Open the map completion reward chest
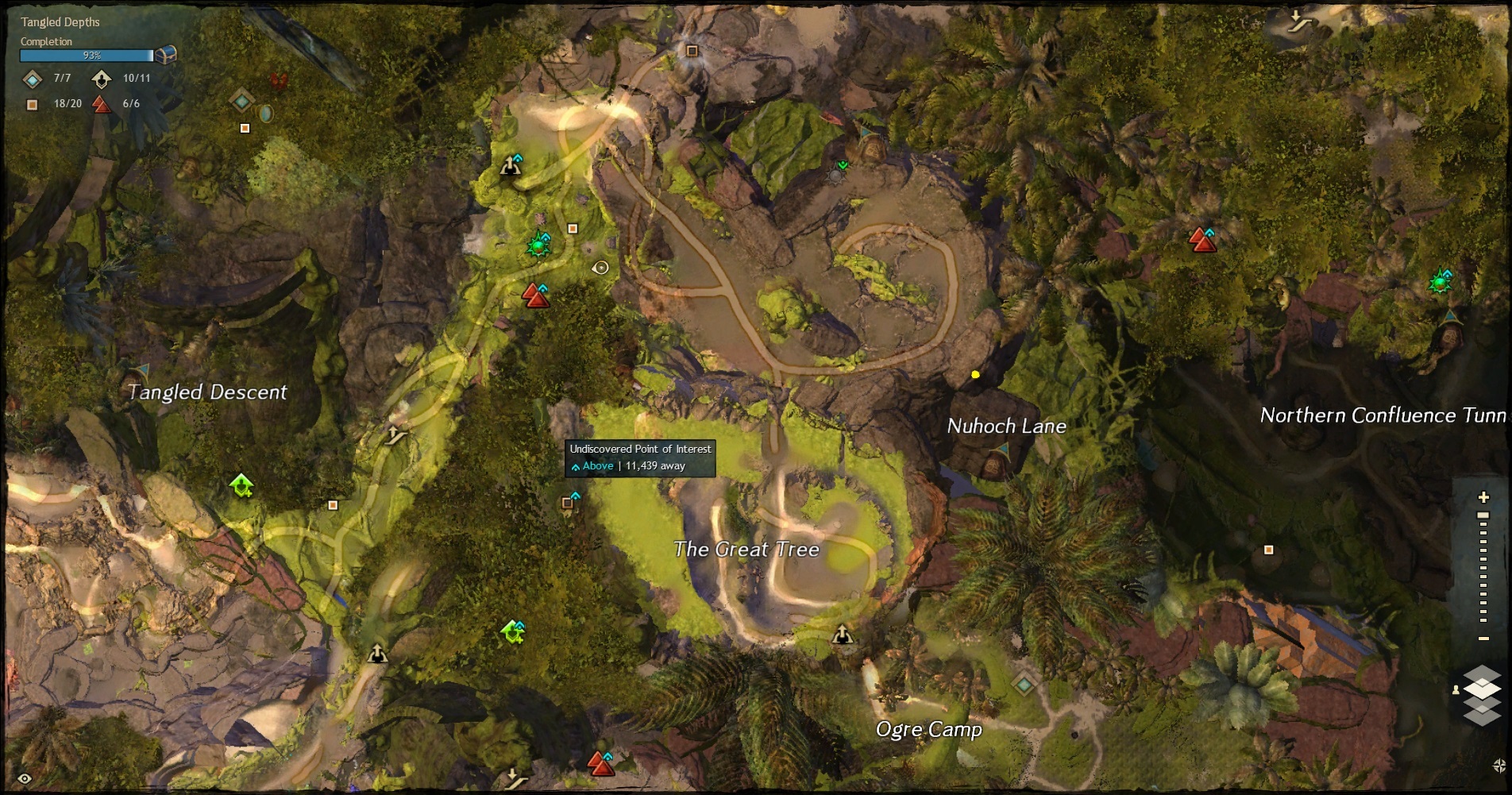This screenshot has height=795, width=1512. [x=166, y=55]
